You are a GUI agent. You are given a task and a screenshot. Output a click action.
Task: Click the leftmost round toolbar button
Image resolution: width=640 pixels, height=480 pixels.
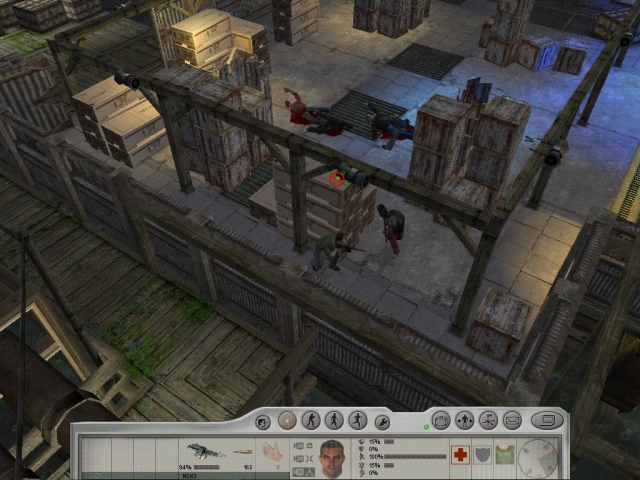coord(264,421)
